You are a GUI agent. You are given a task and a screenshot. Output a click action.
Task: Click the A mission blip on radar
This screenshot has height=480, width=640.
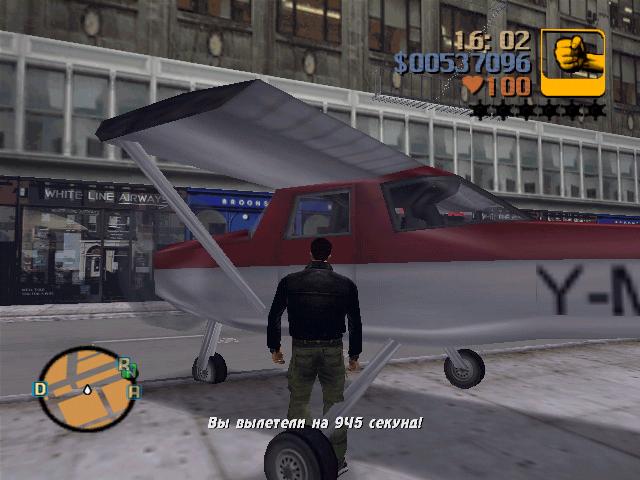pyautogui.click(x=134, y=391)
